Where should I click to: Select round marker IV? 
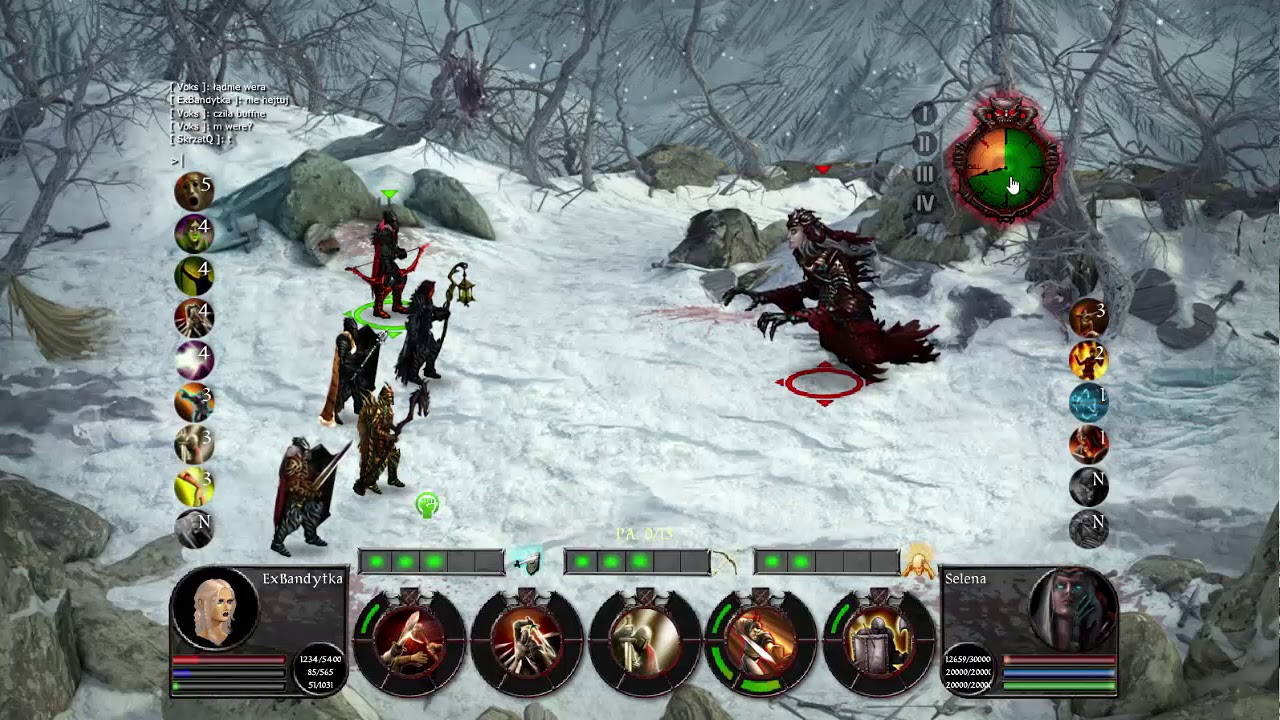[925, 204]
